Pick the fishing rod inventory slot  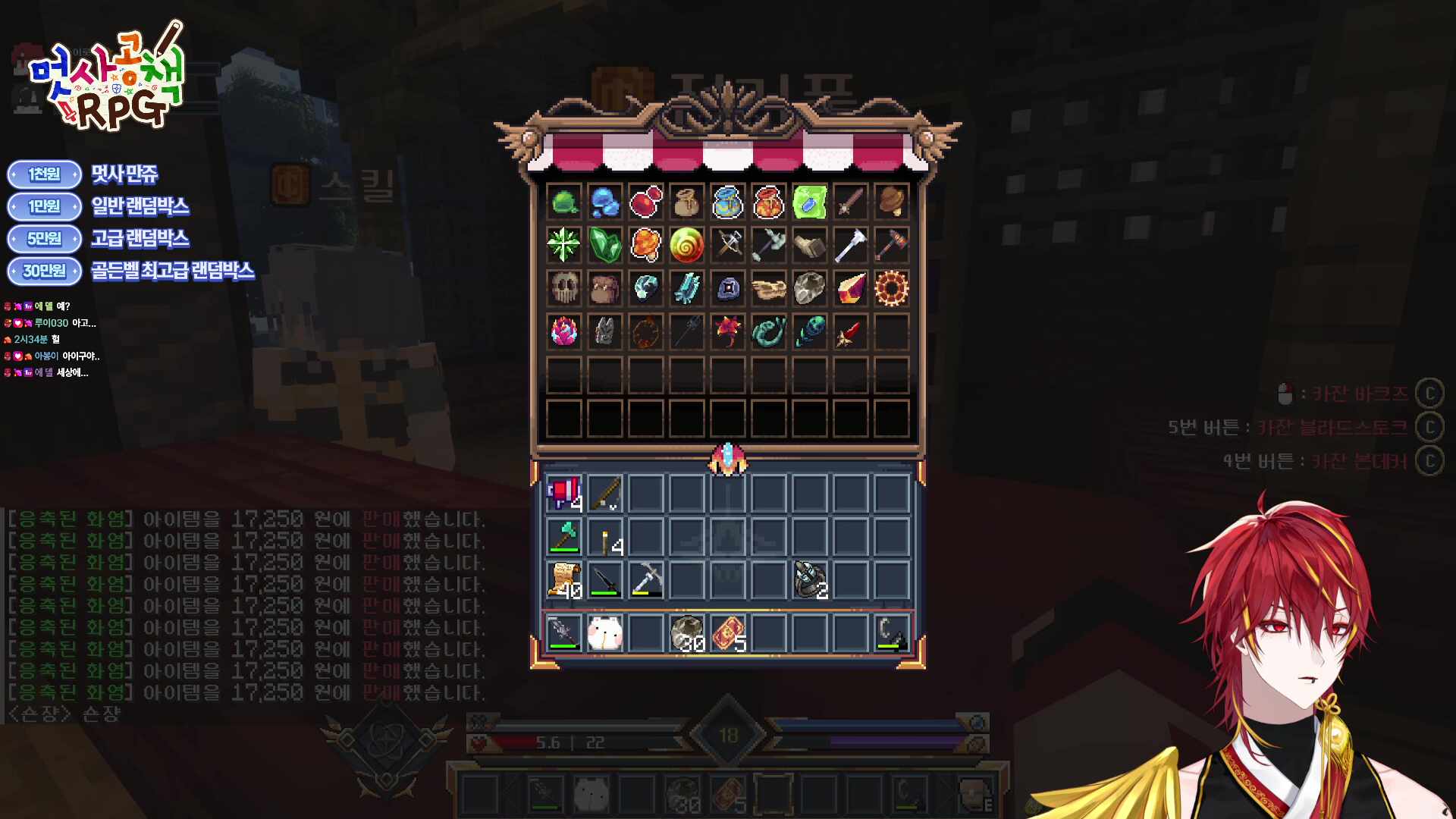point(605,493)
